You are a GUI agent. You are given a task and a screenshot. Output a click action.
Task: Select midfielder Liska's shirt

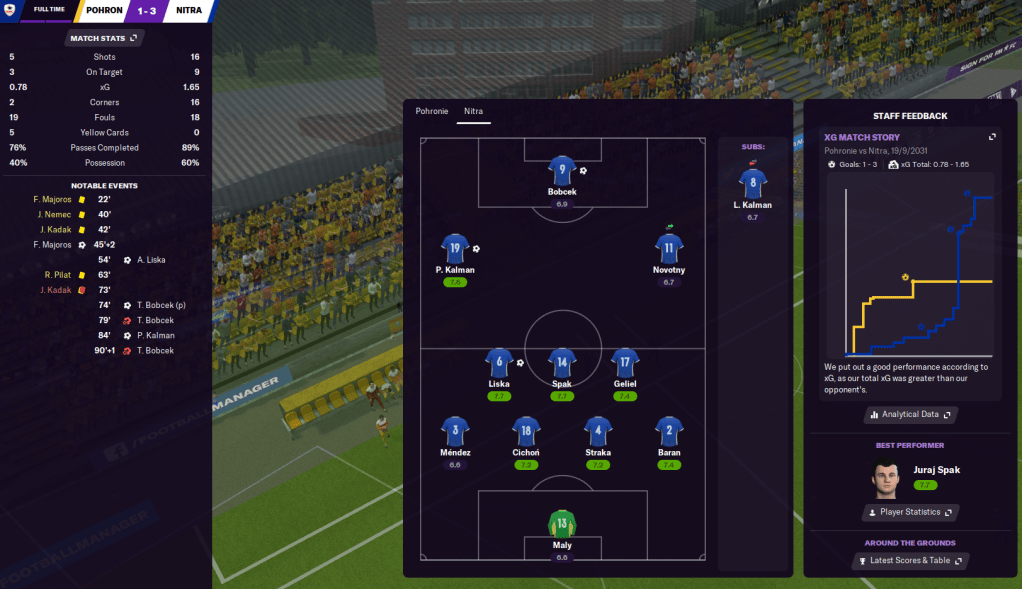click(x=499, y=363)
